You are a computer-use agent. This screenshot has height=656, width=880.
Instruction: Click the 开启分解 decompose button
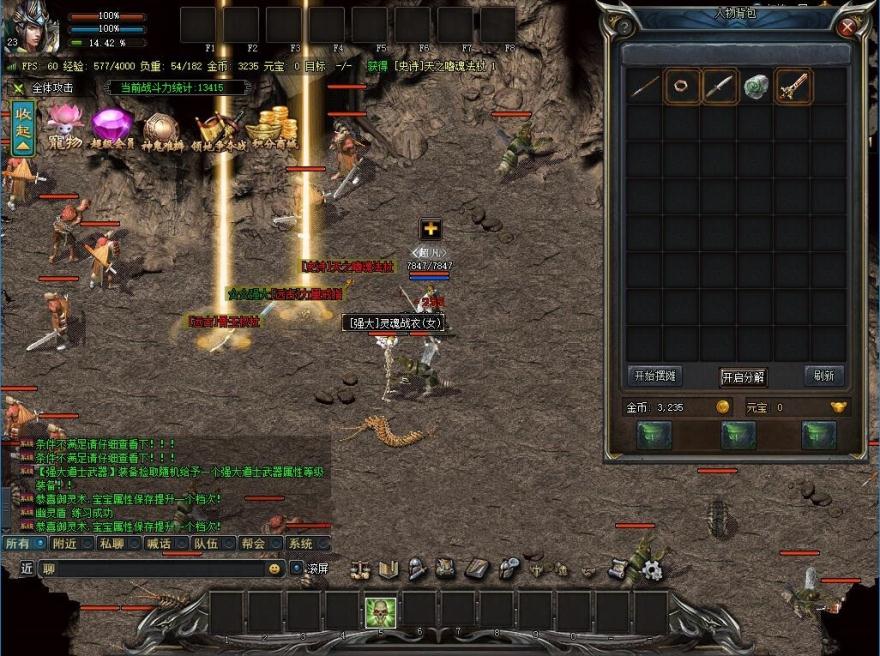(743, 377)
